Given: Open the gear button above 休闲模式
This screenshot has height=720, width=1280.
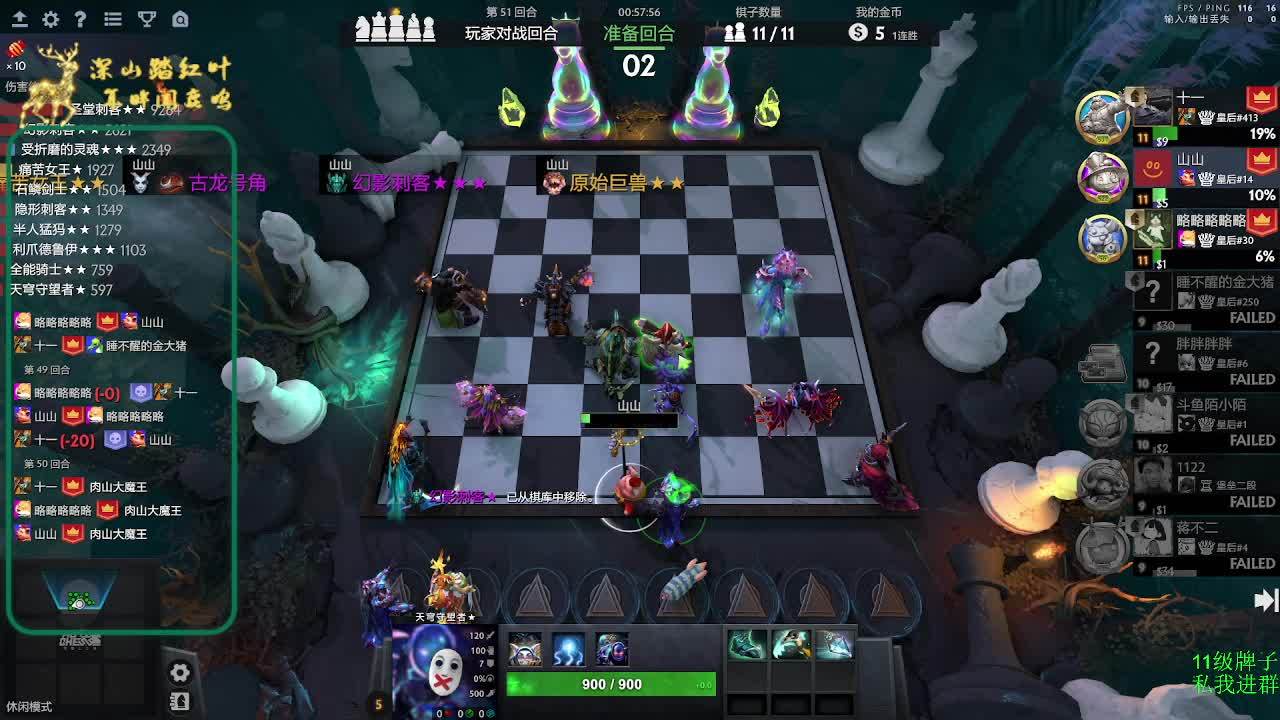Looking at the screenshot, I should (180, 673).
